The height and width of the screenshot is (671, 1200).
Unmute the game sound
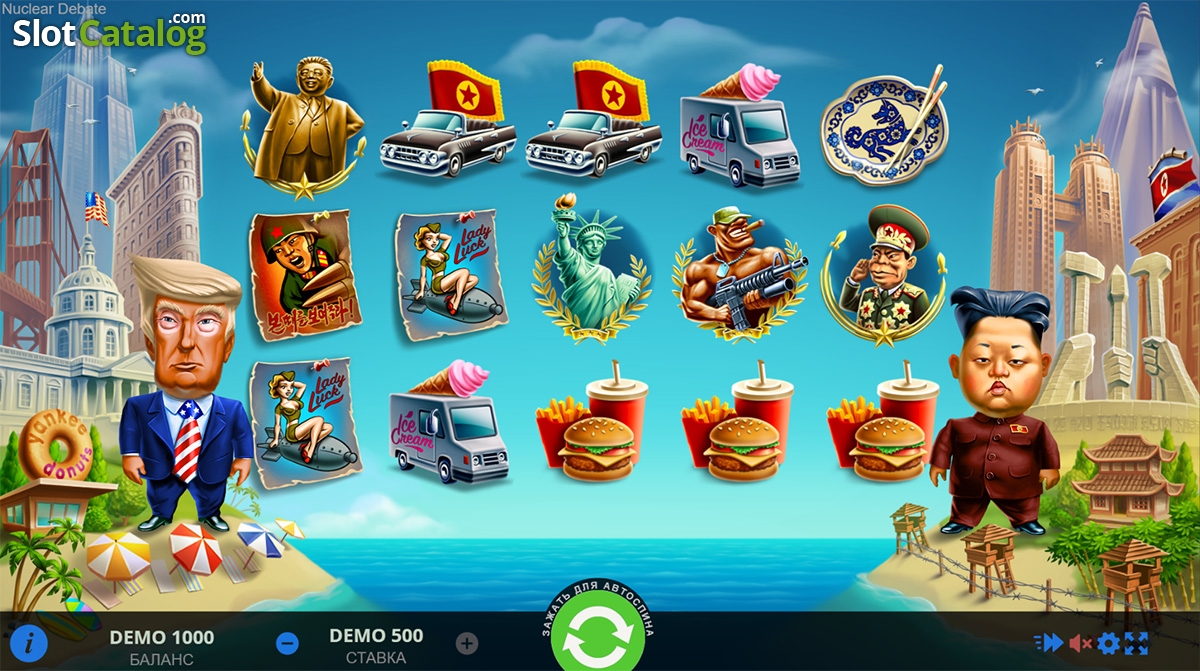(1080, 643)
